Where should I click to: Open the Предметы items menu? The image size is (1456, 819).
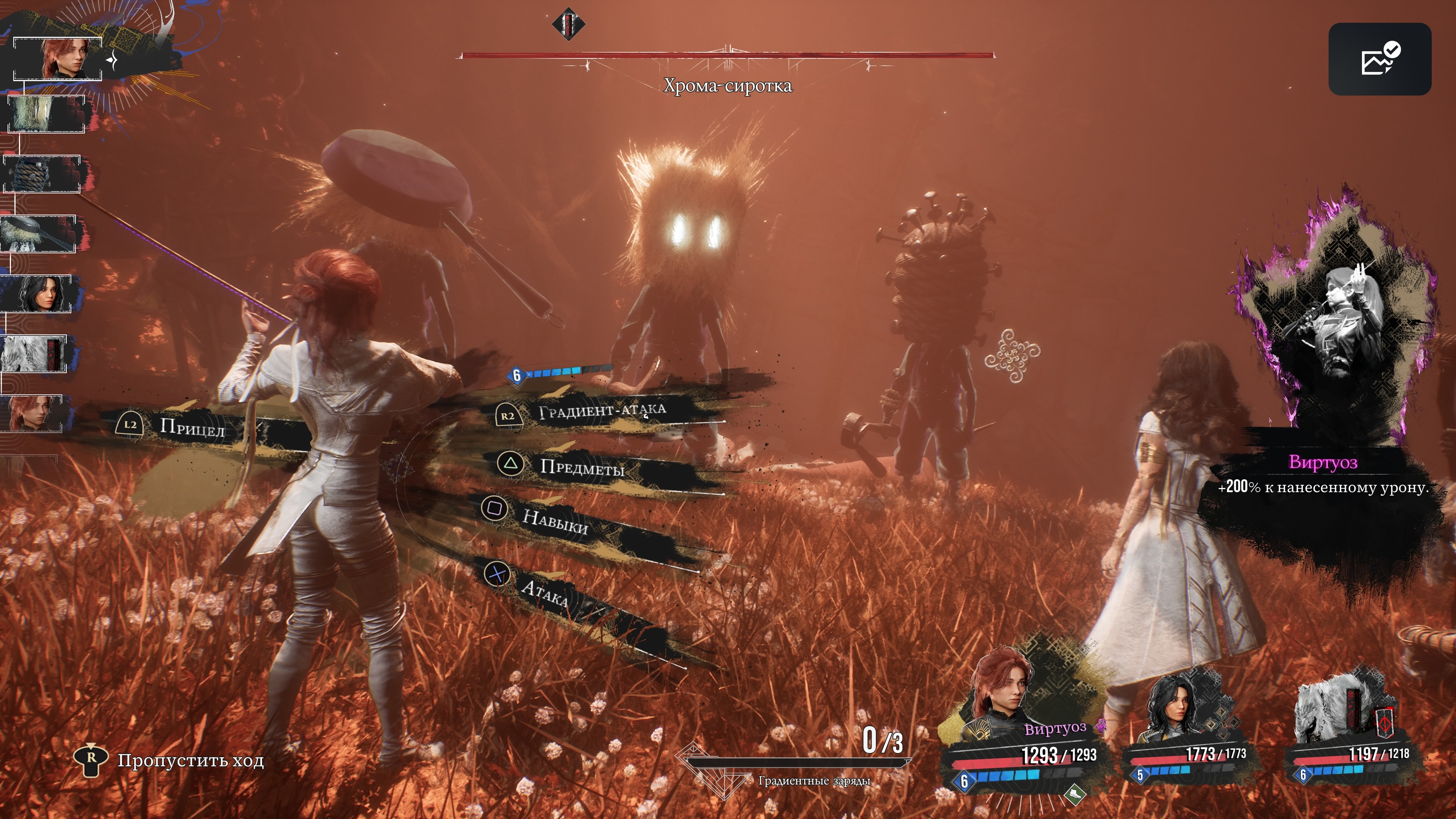coord(582,467)
